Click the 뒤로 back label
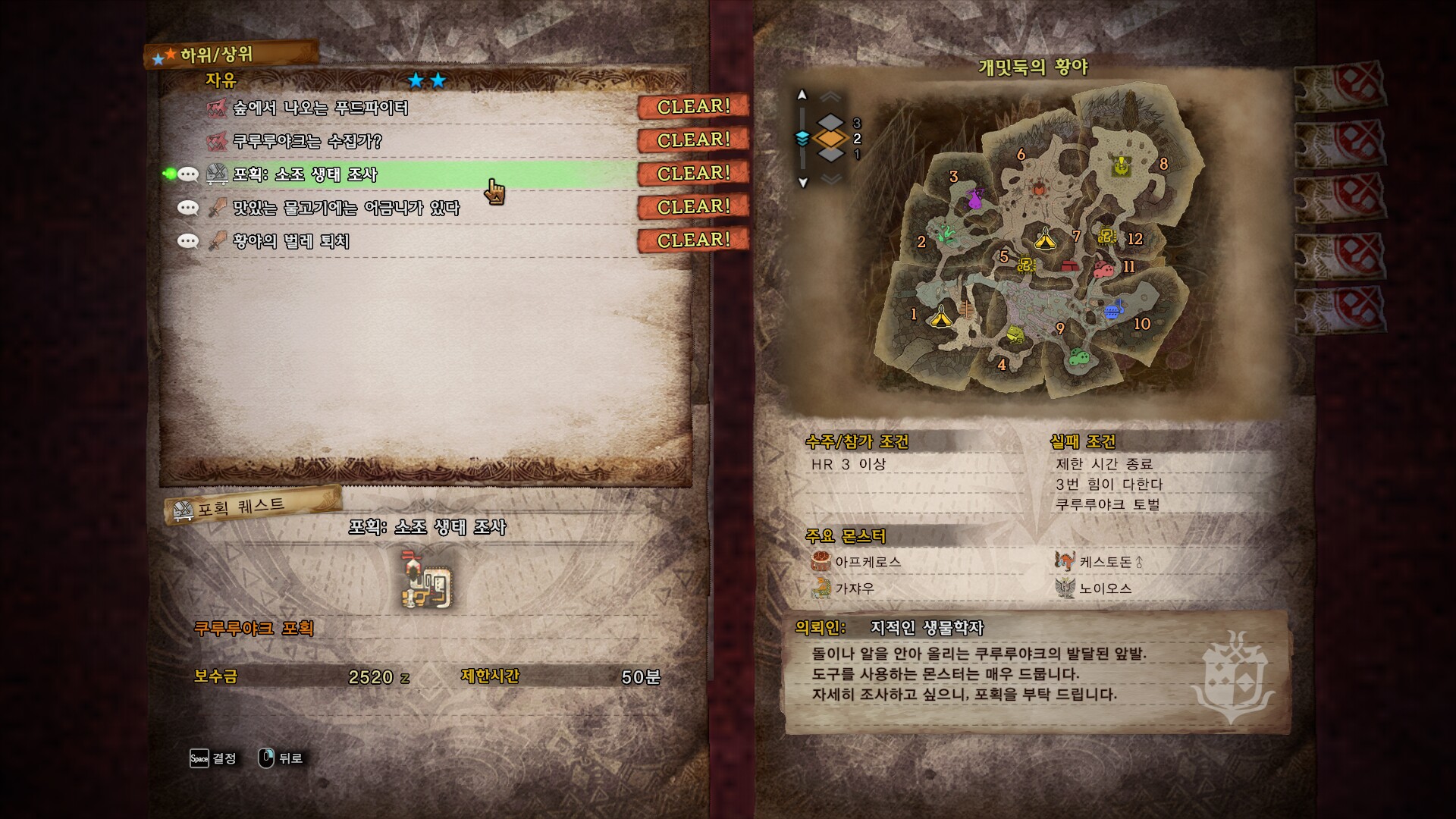Screen dimensions: 1456x819 pos(290,758)
